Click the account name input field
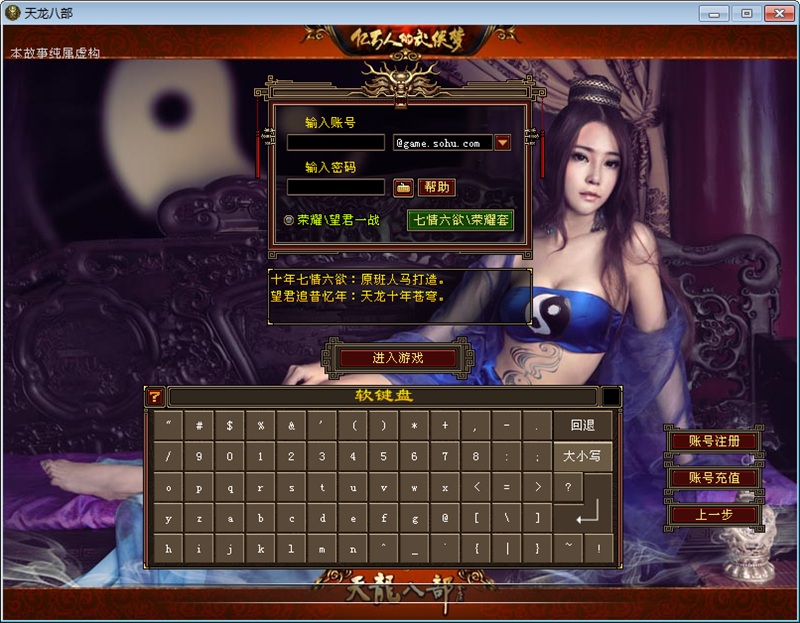800x623 pixels. [335, 143]
